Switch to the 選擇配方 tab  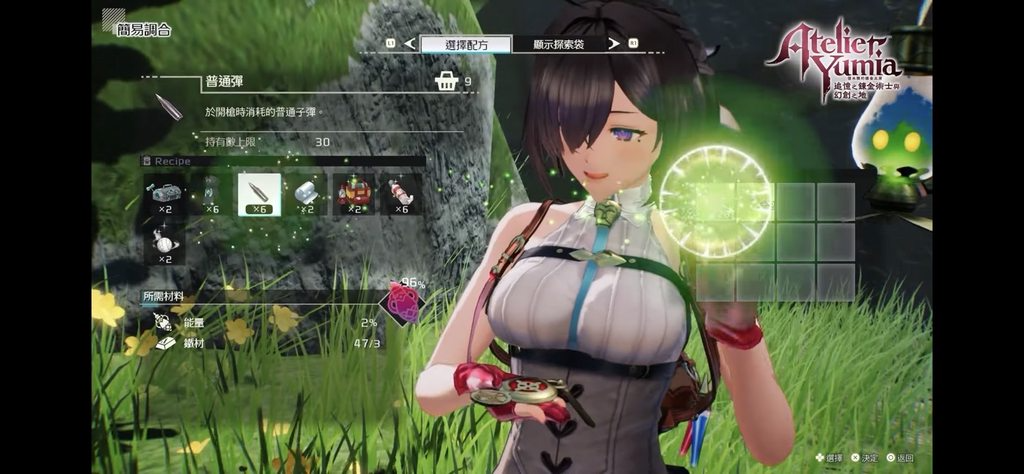(466, 44)
